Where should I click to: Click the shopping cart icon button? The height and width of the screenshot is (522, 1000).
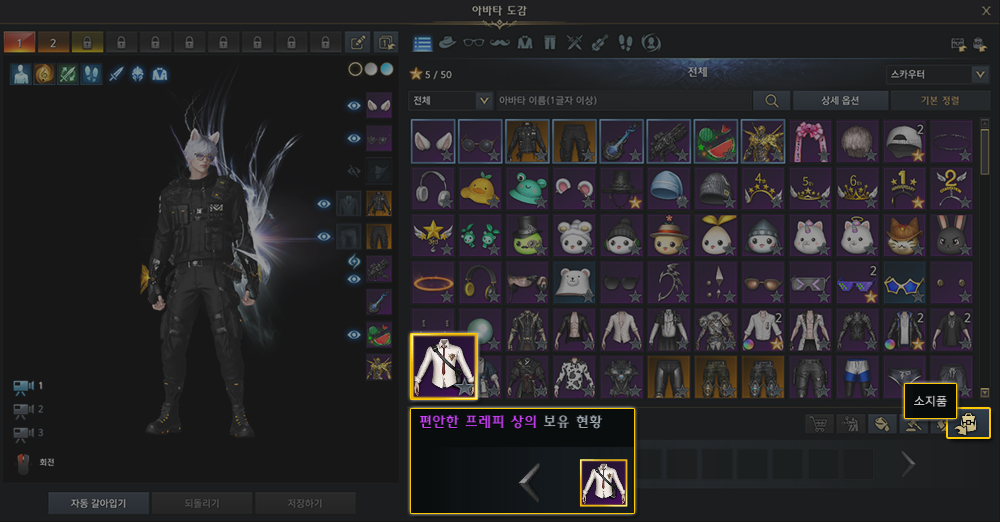click(820, 424)
